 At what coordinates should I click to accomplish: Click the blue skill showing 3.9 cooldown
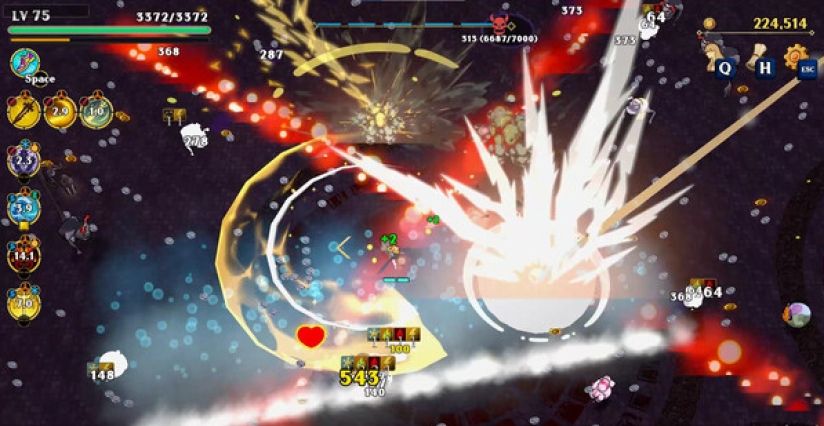pos(23,207)
